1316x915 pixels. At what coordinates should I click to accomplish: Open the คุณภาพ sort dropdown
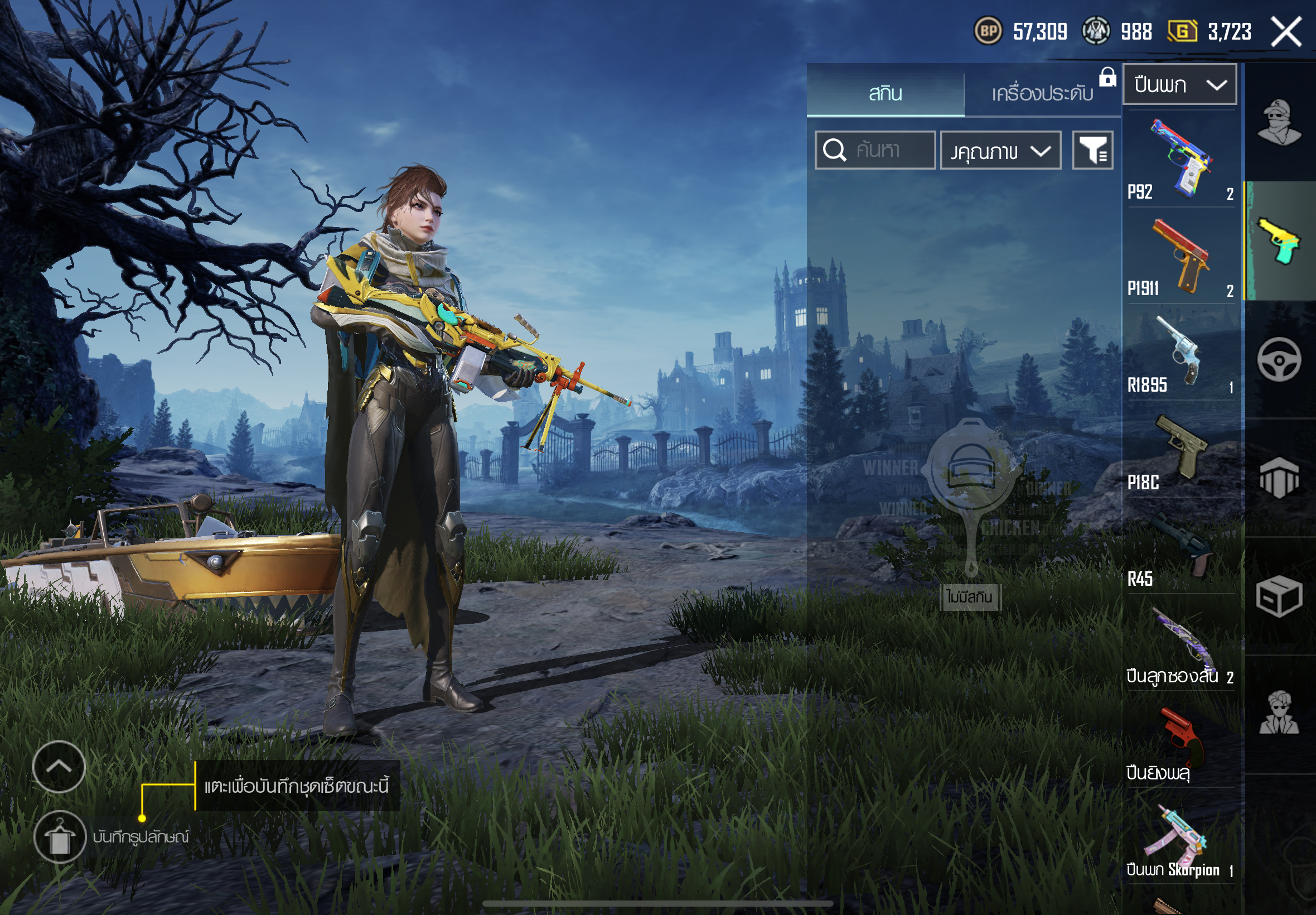[1000, 151]
